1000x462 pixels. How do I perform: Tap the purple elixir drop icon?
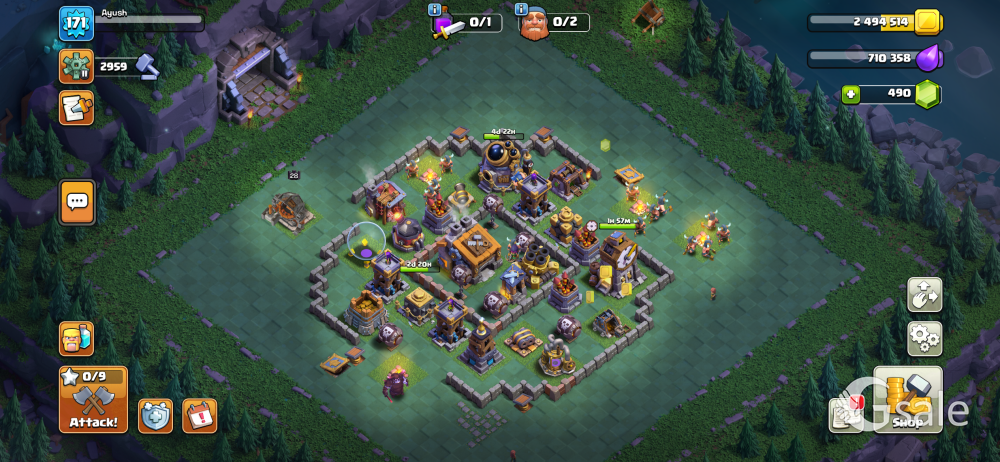point(928,58)
